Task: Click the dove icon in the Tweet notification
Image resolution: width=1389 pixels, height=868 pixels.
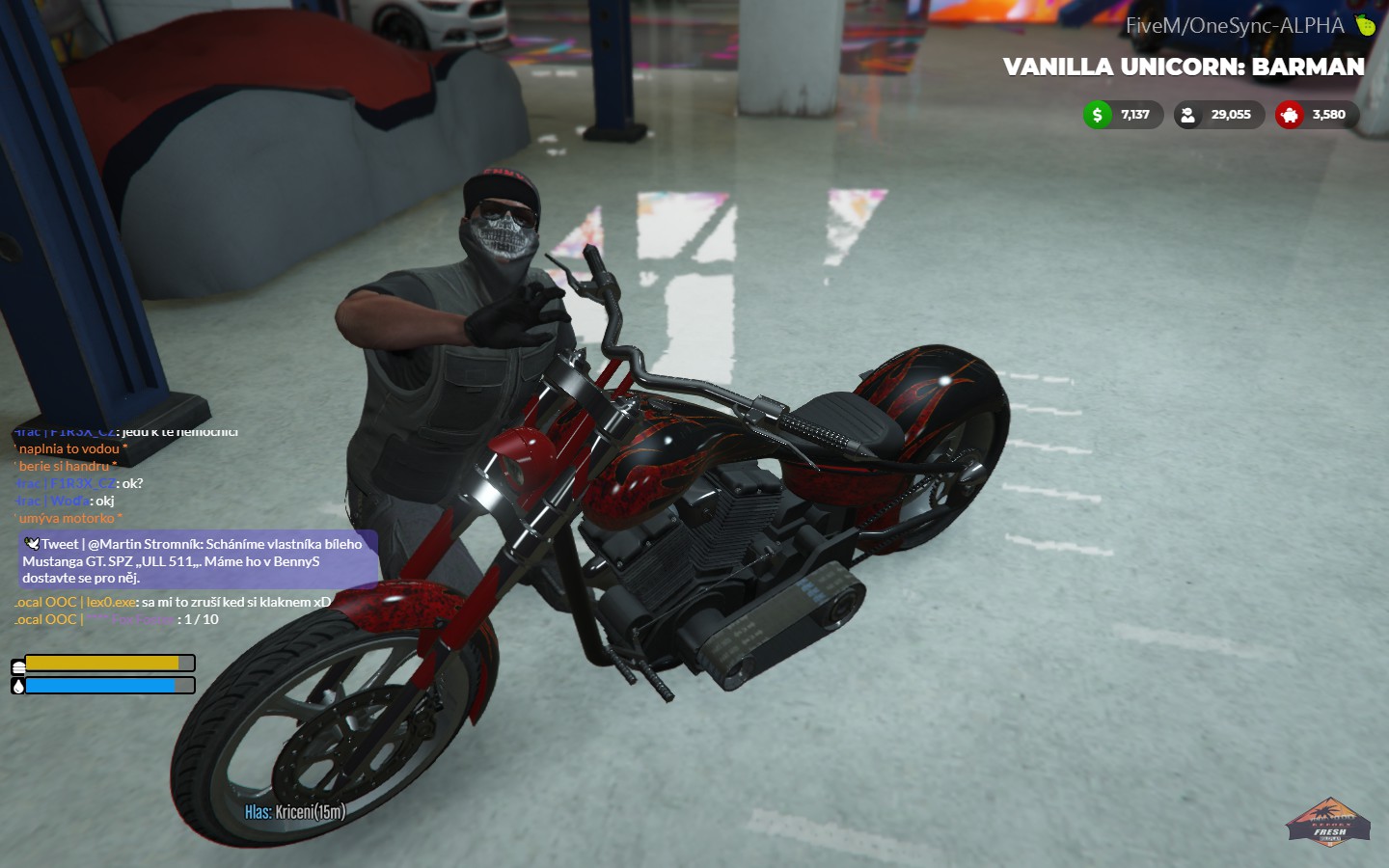Action: point(33,543)
